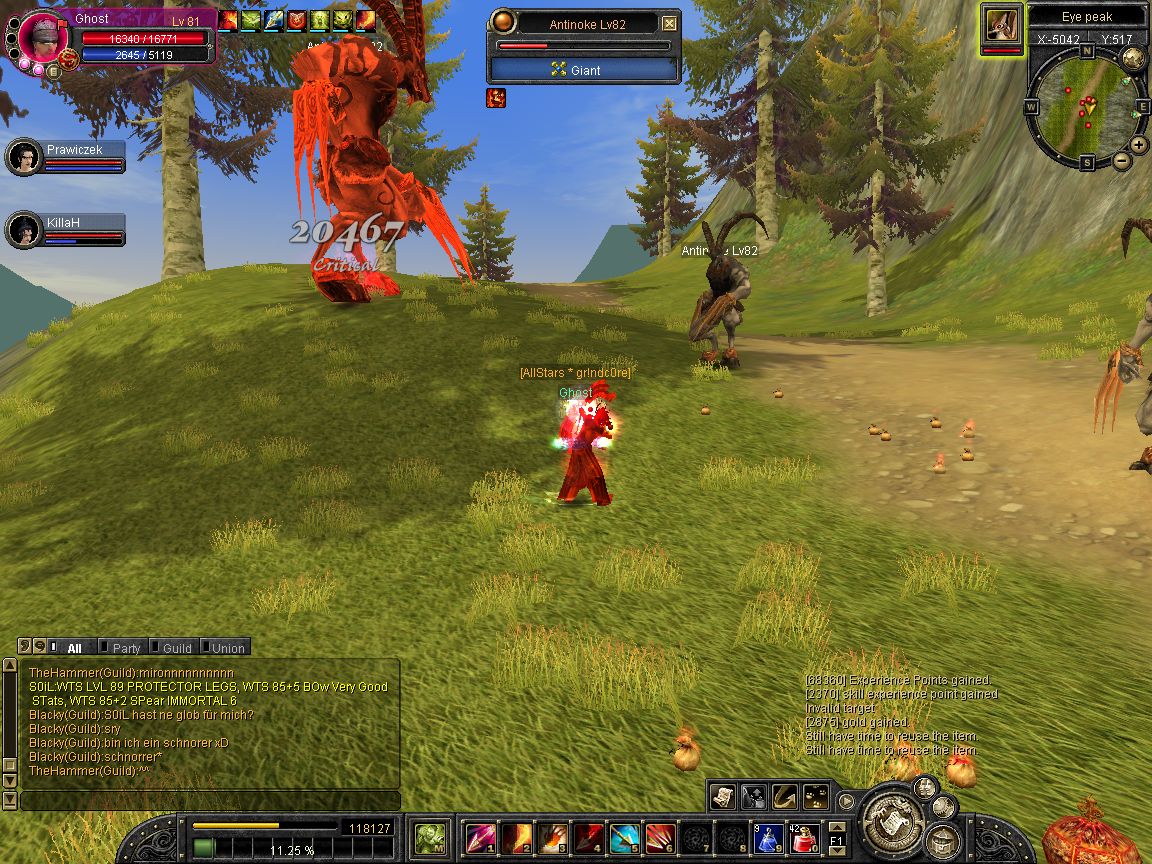Switch chat to the Union tab
Screen dimensions: 1152x864
(x=227, y=648)
